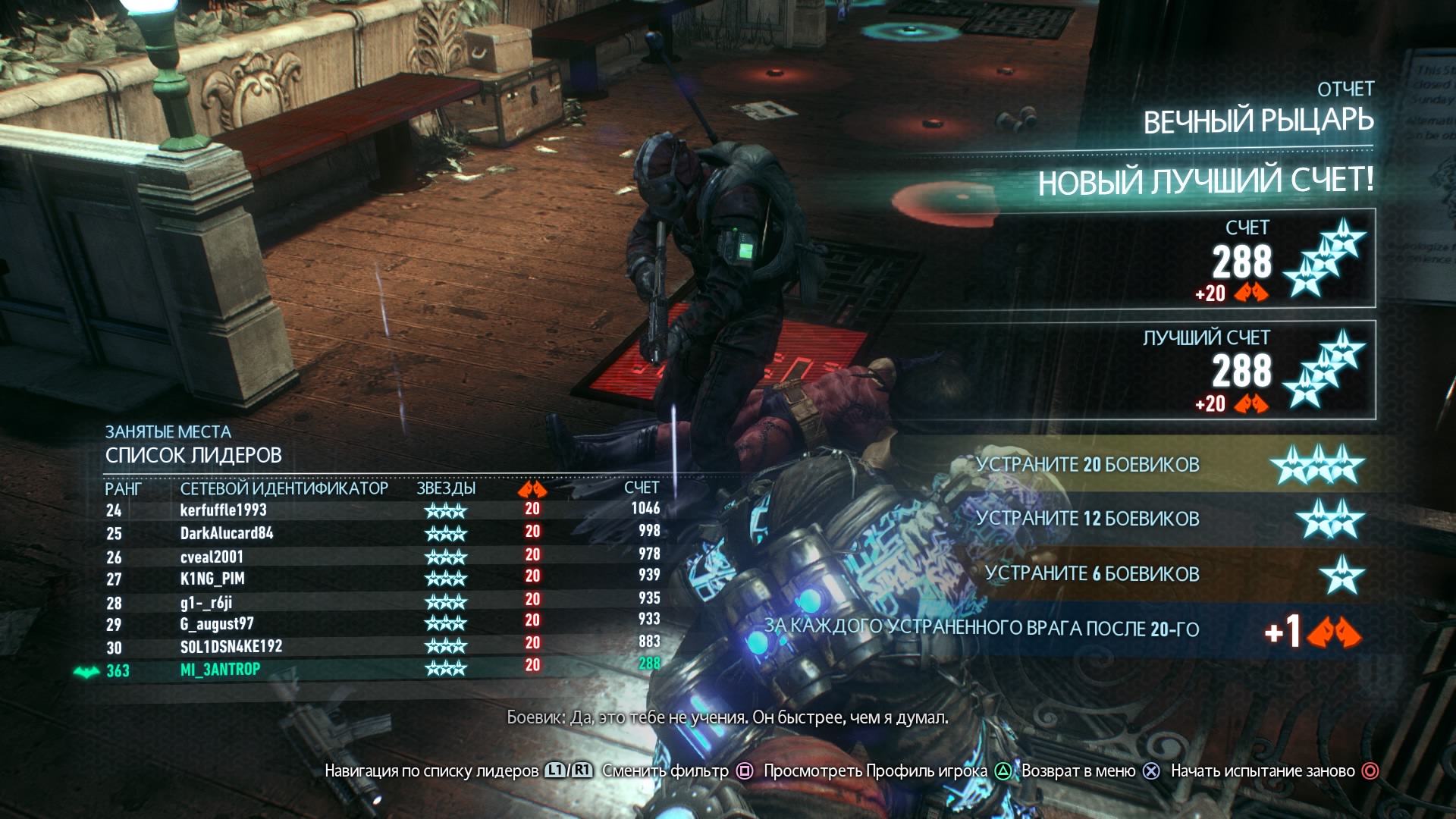
Task: Highlight cveal2001 in the leaderboard
Action: click(212, 557)
